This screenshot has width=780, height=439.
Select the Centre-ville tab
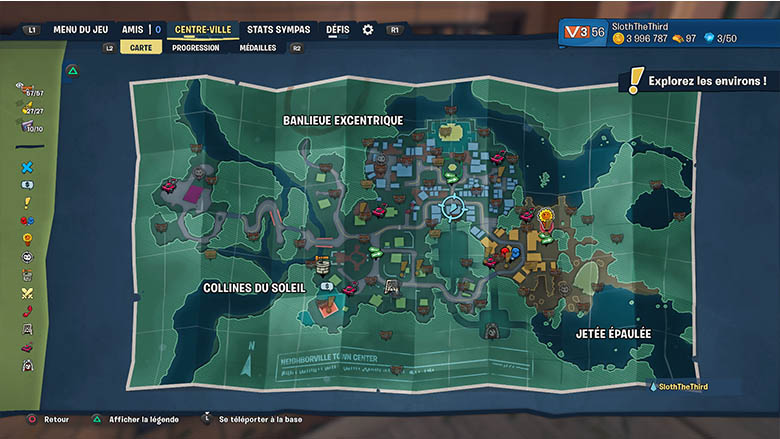click(203, 30)
